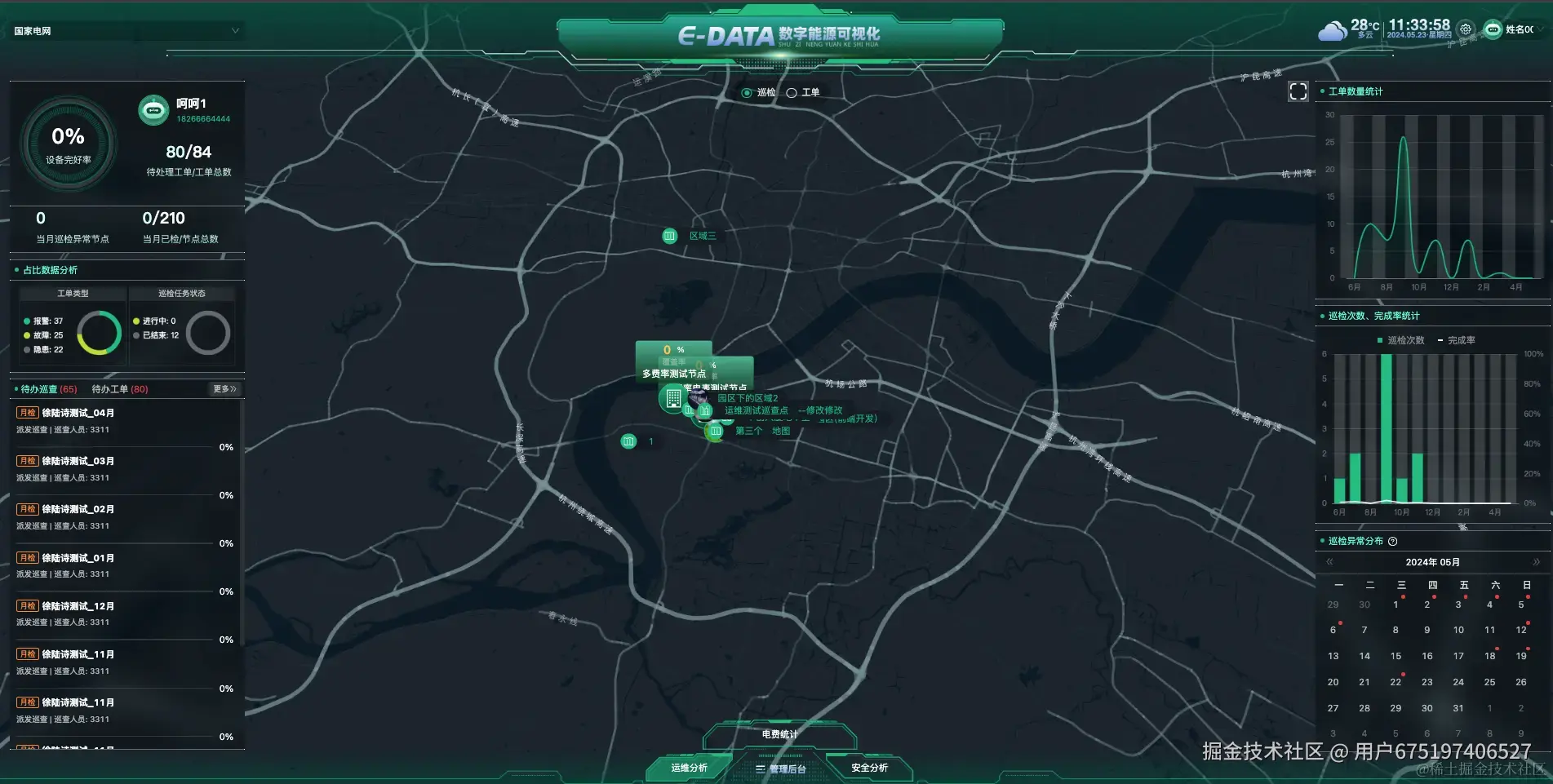
Task: Toggle fullscreen map view icon
Action: click(1298, 91)
